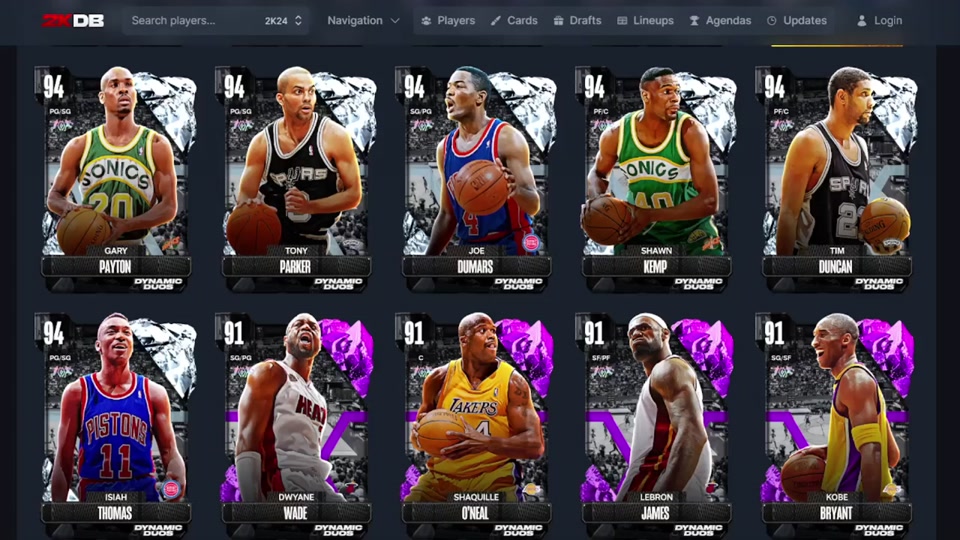This screenshot has height=540, width=960.
Task: Open the Players page
Action: tap(448, 20)
